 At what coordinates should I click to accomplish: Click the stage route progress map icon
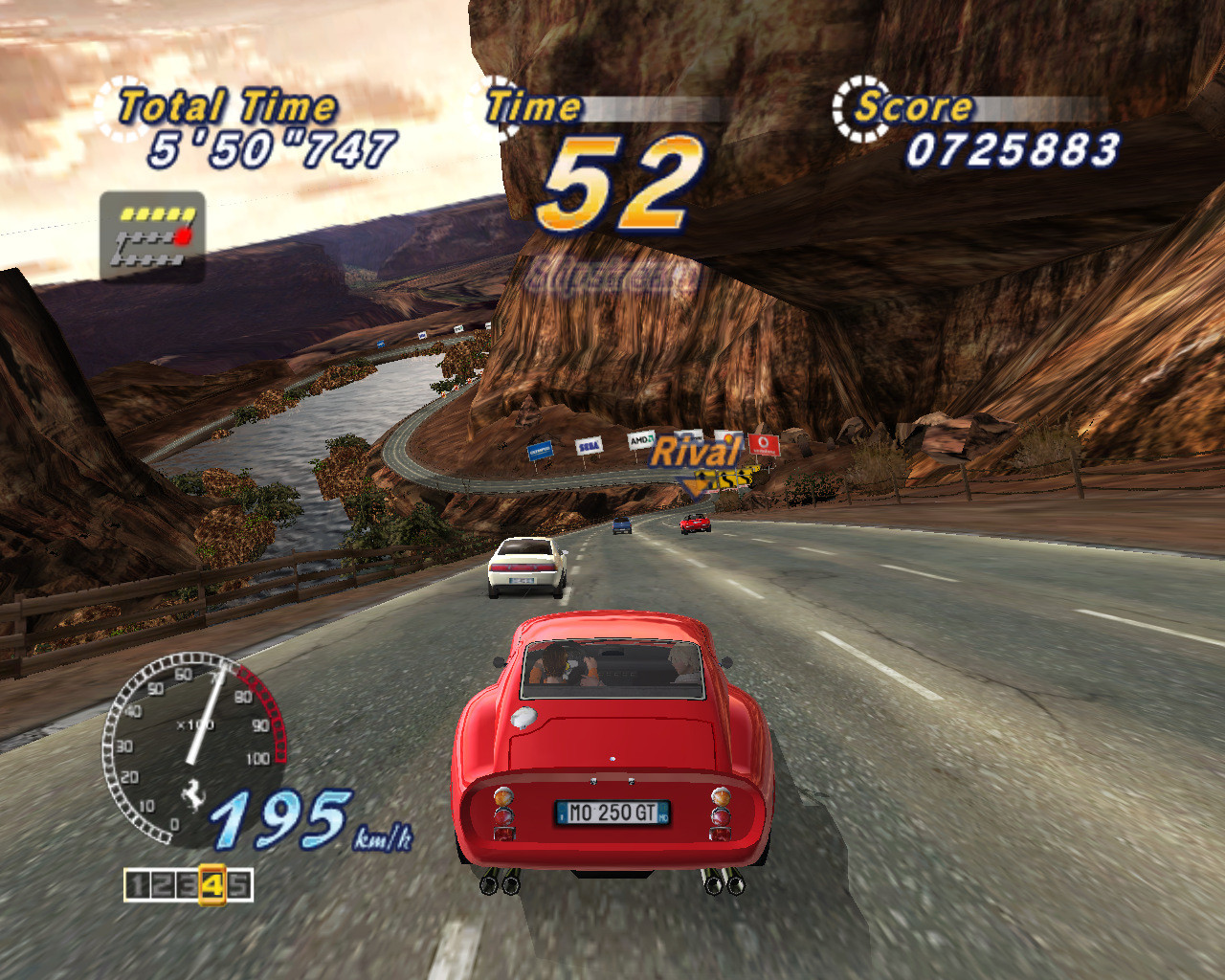[152, 236]
